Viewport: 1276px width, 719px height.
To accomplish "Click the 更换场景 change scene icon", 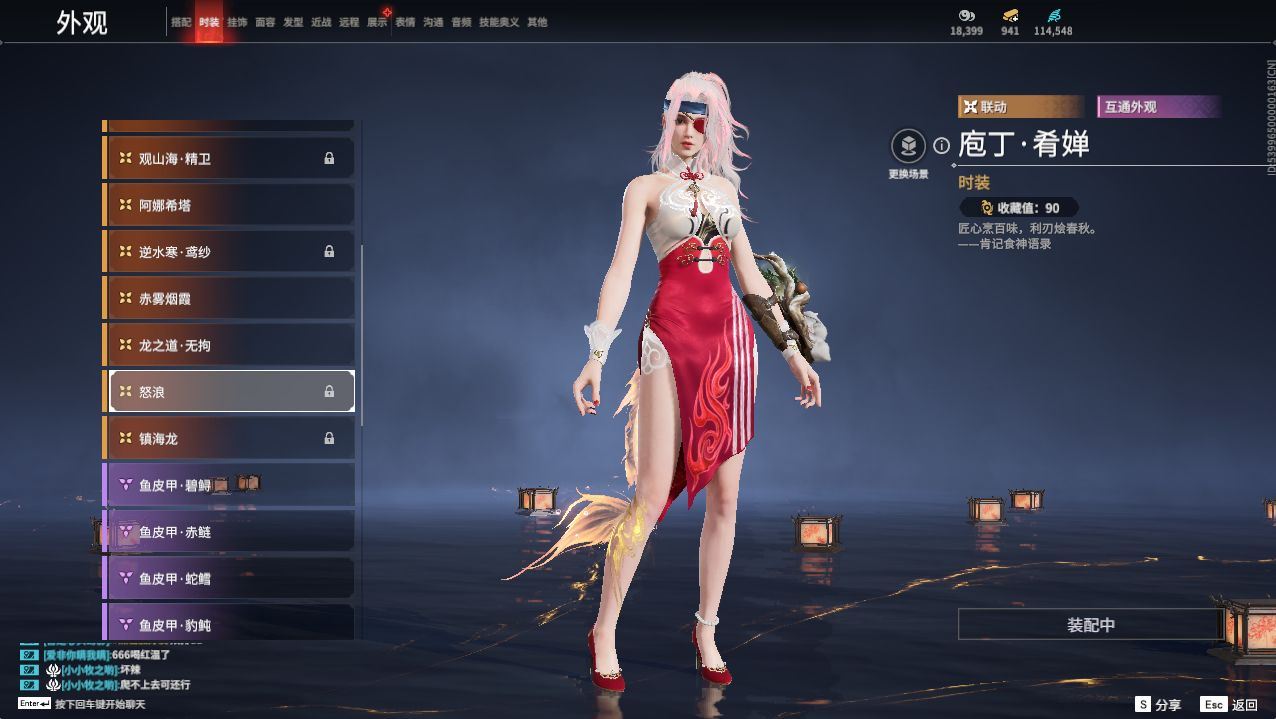I will coord(908,147).
